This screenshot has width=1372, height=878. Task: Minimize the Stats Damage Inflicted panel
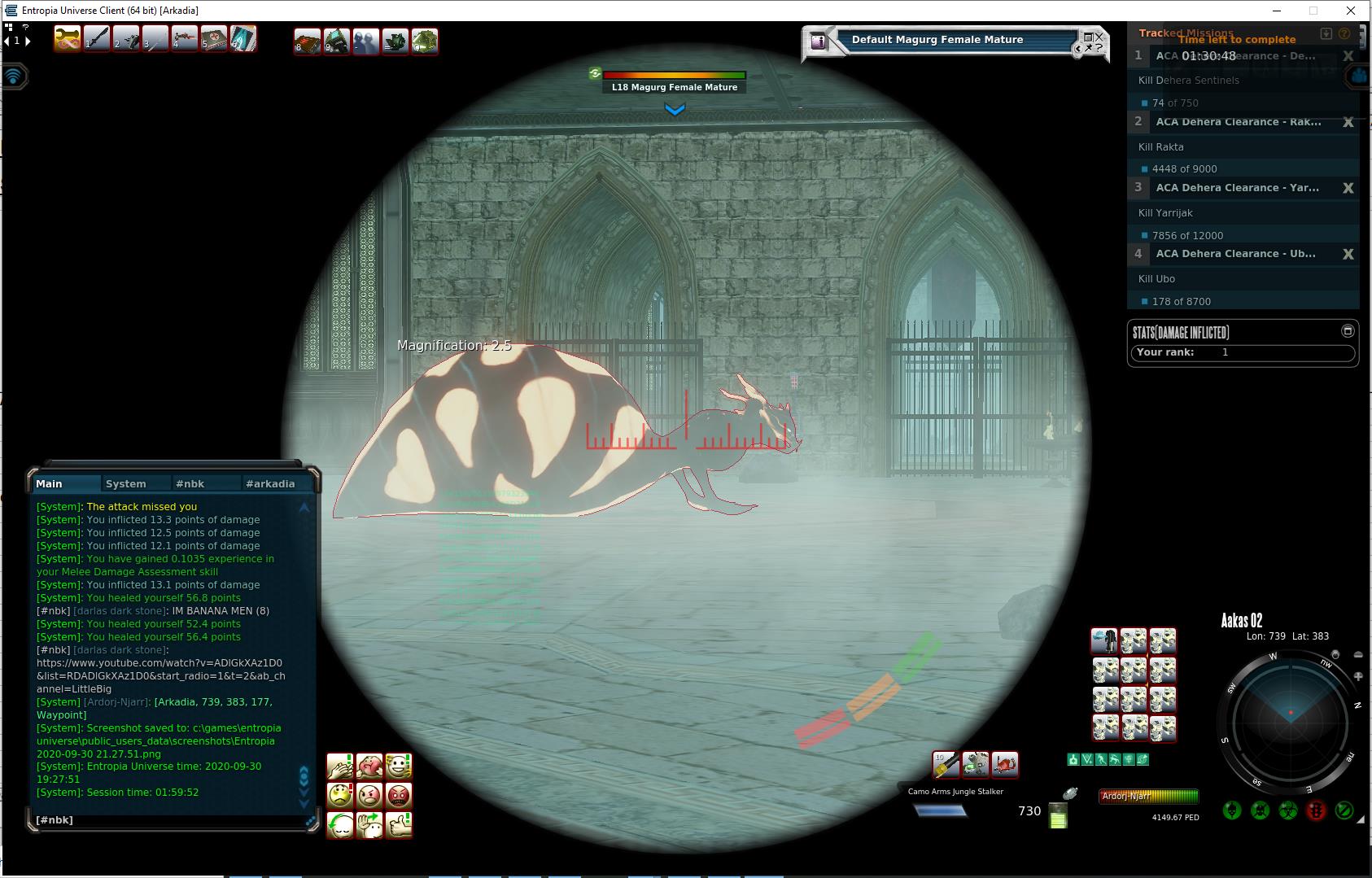[x=1348, y=330]
